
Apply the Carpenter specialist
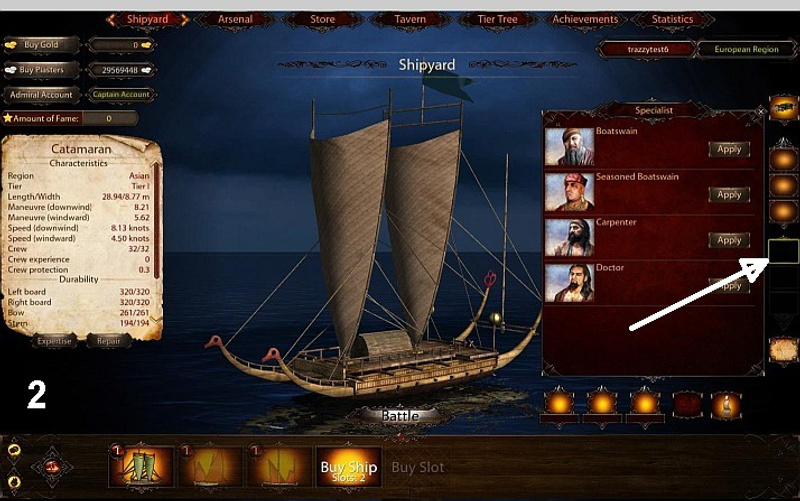click(x=729, y=240)
